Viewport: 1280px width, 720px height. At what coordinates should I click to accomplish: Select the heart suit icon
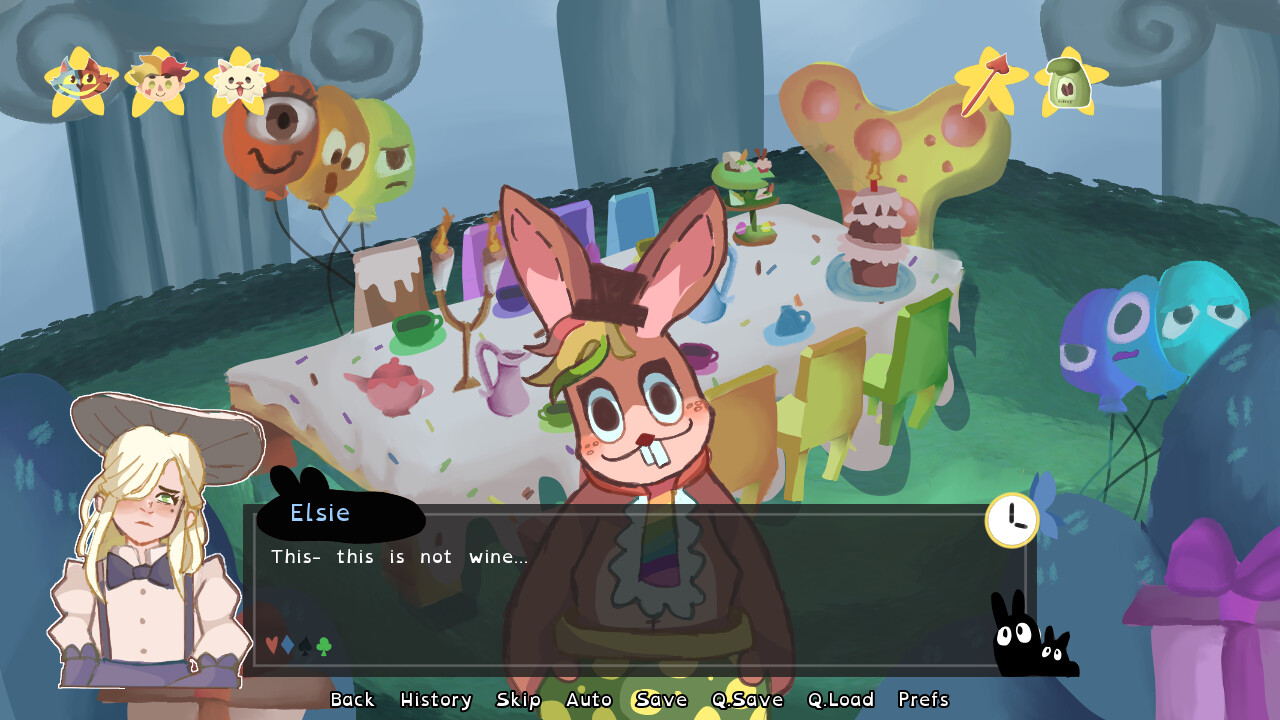(271, 645)
